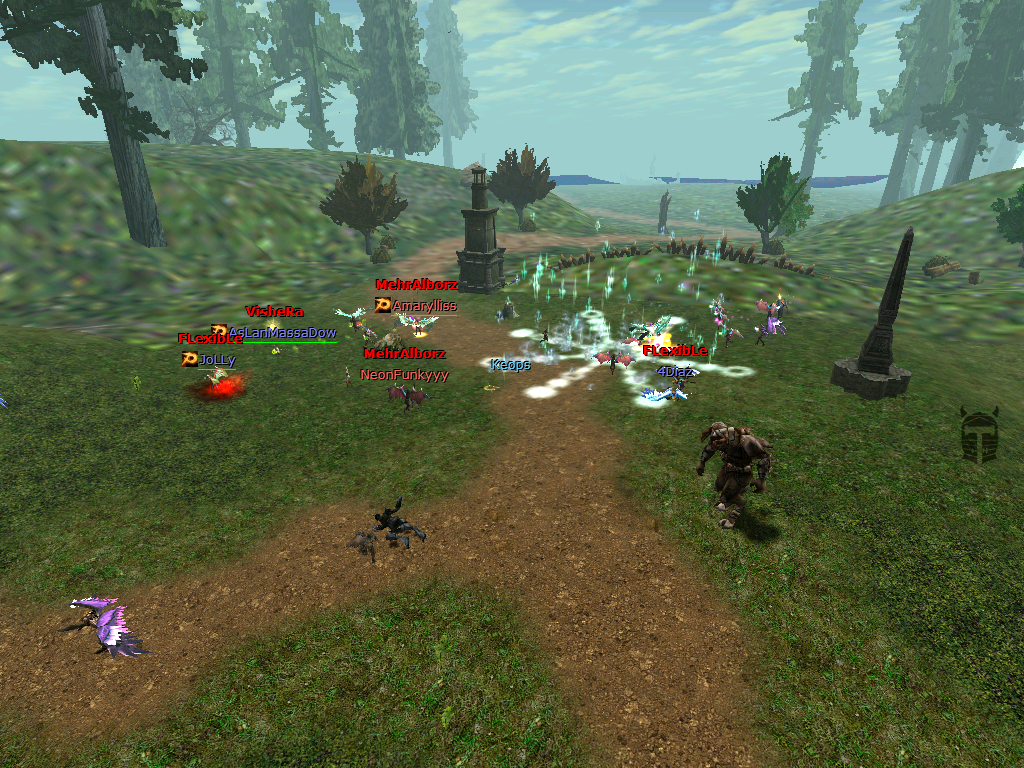Click the helmet emblem icon
Image resolution: width=1024 pixels, height=768 pixels.
979,435
